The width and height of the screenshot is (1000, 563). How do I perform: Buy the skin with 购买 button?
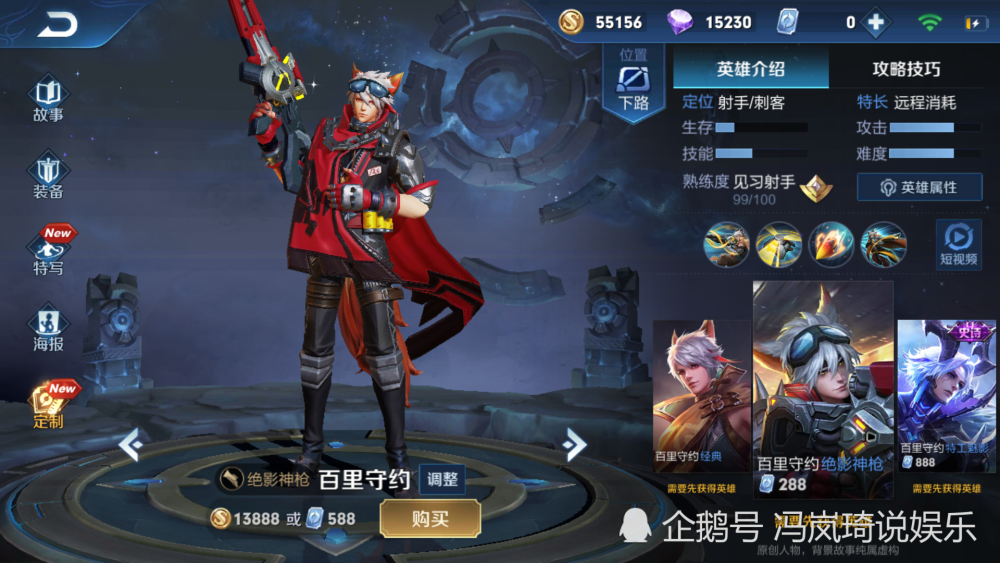click(x=430, y=518)
